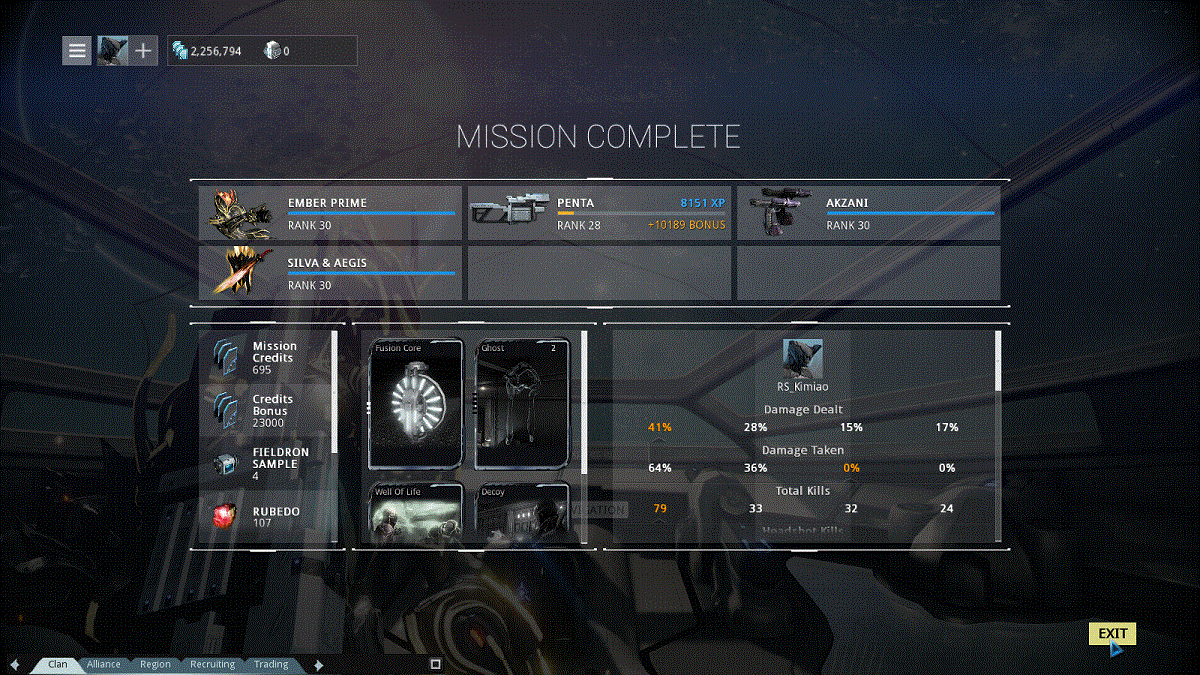The image size is (1200, 675).
Task: Invite a player with the plus button
Action: pos(143,50)
